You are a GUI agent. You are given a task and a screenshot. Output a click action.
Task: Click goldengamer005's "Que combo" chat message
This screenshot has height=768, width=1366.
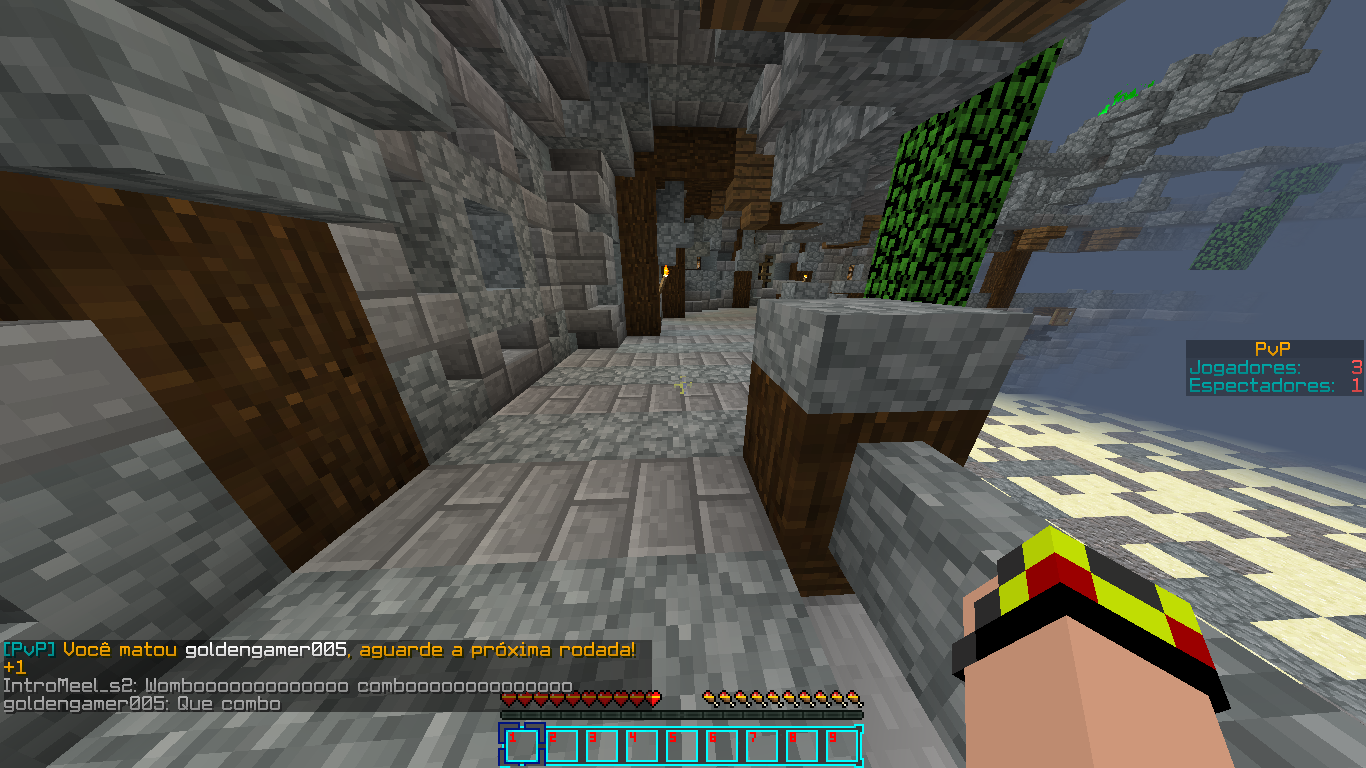pyautogui.click(x=141, y=704)
